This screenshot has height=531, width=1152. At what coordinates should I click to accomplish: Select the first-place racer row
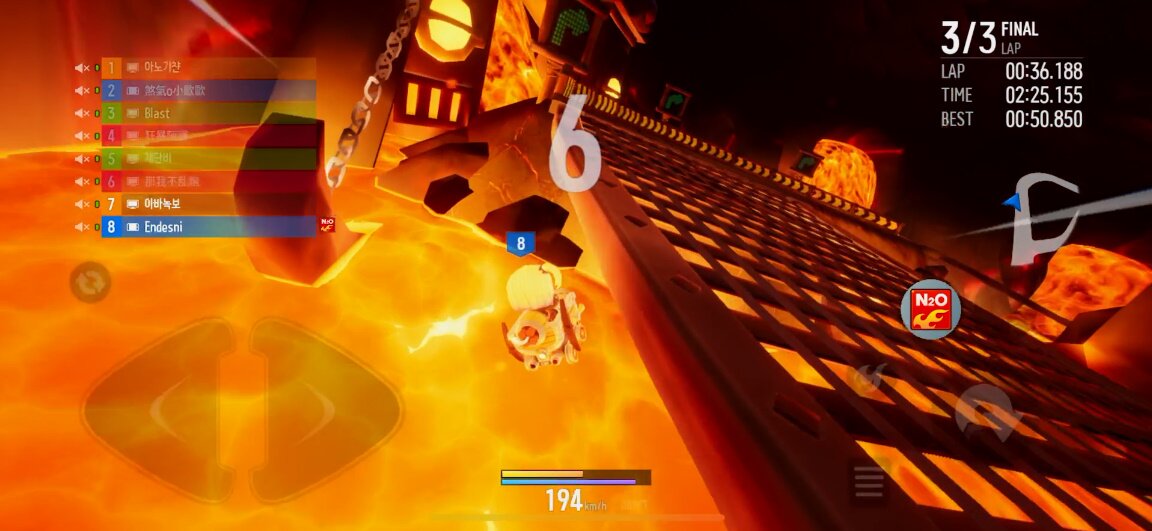tap(208, 68)
